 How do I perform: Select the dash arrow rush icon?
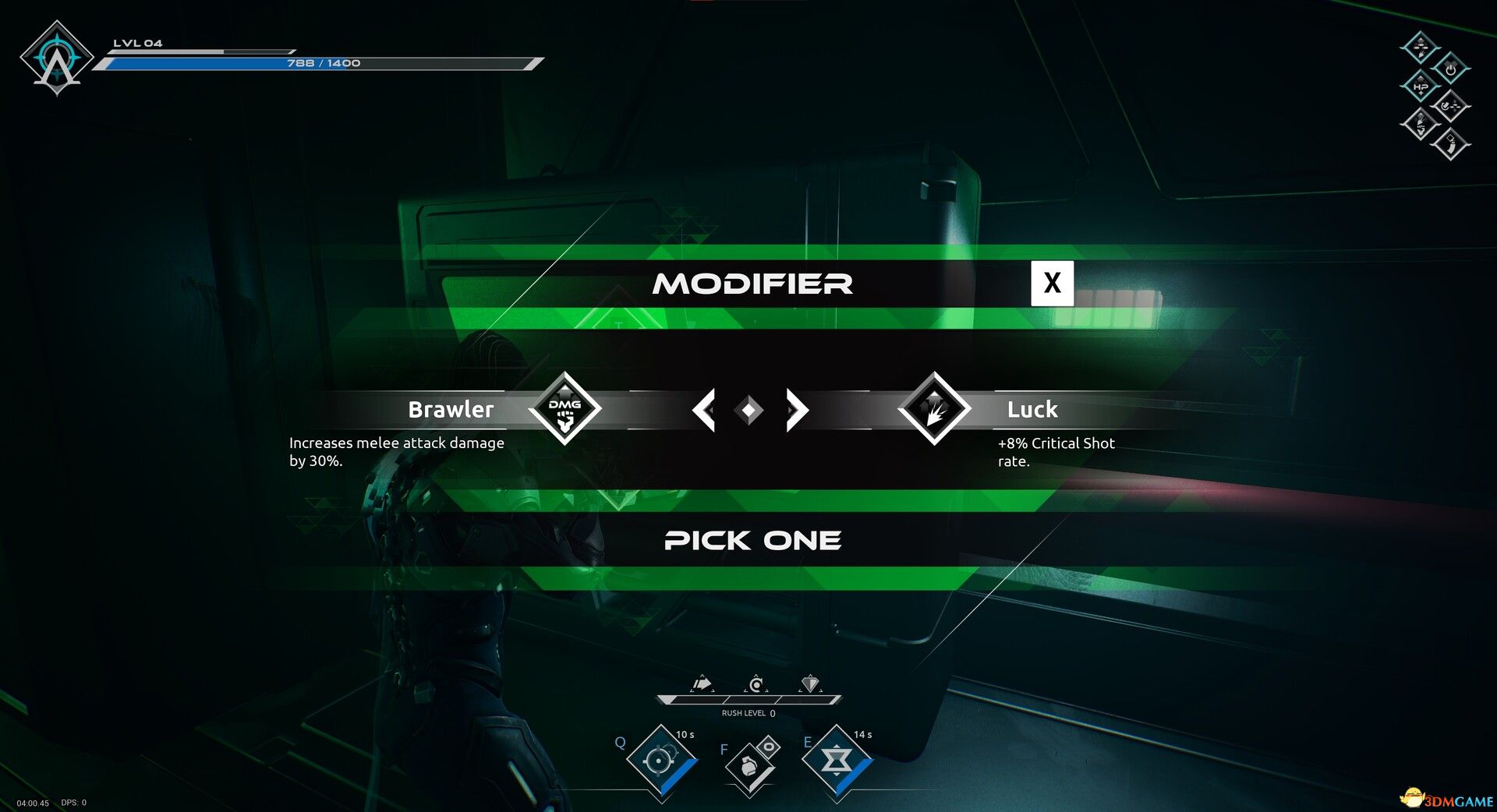[702, 684]
